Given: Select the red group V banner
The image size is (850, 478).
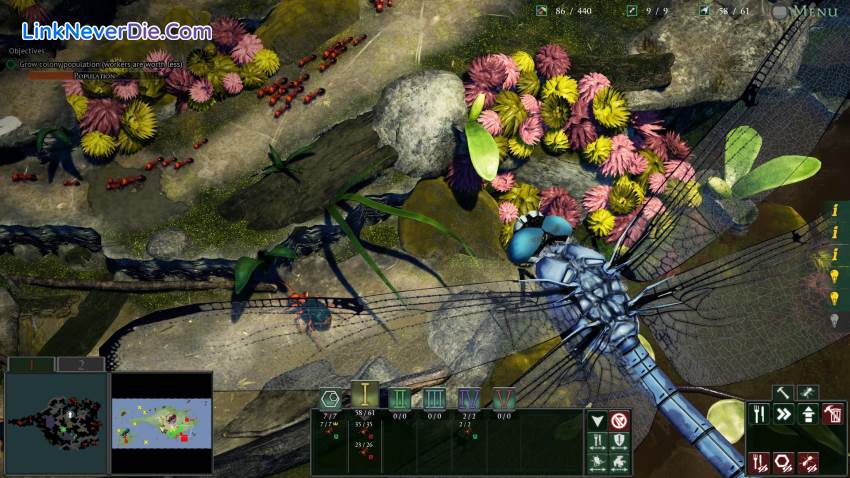Looking at the screenshot, I should click(x=503, y=397).
